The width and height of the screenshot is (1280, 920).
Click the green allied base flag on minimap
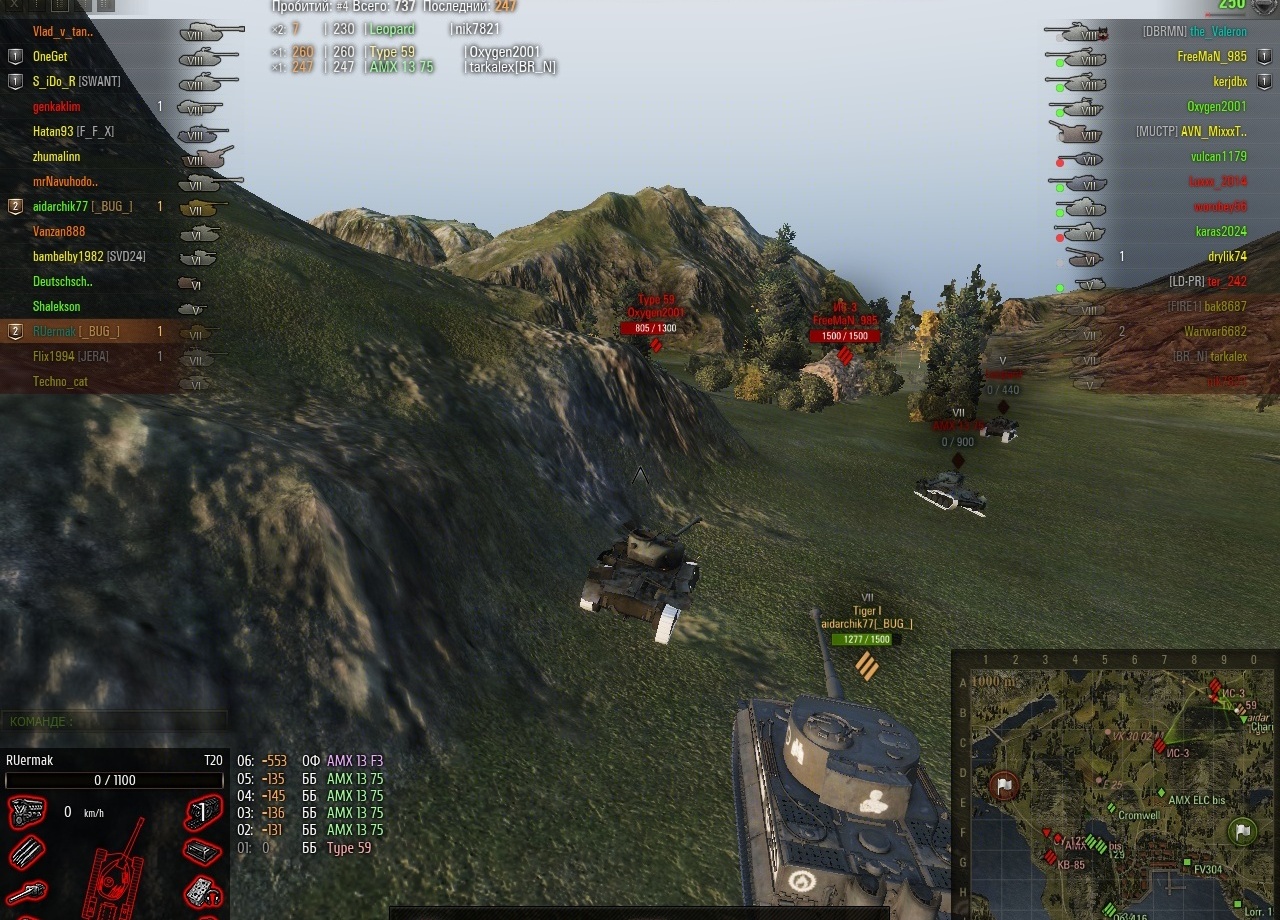point(1242,831)
